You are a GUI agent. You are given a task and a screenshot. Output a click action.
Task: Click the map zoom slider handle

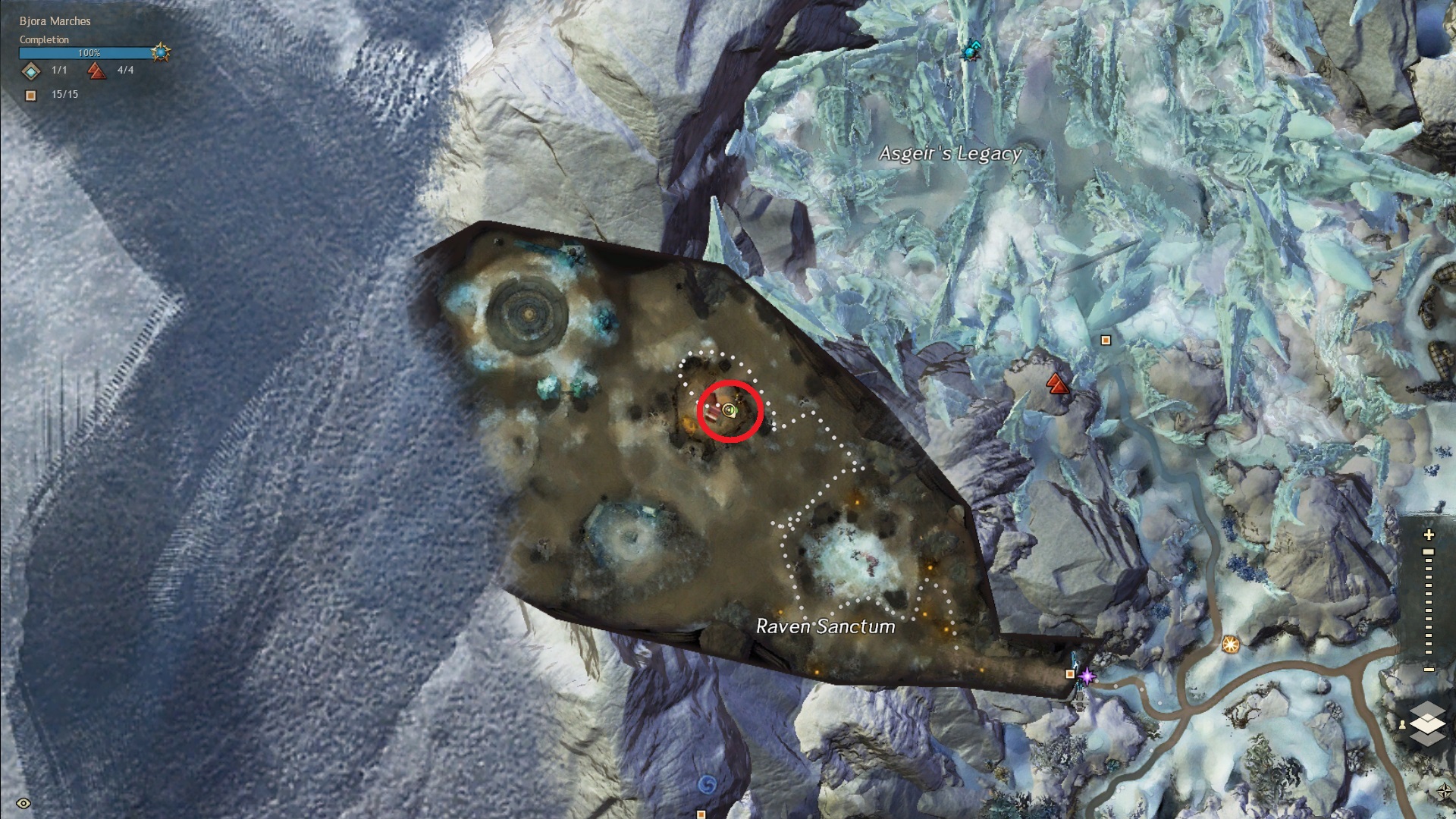coord(1429,552)
